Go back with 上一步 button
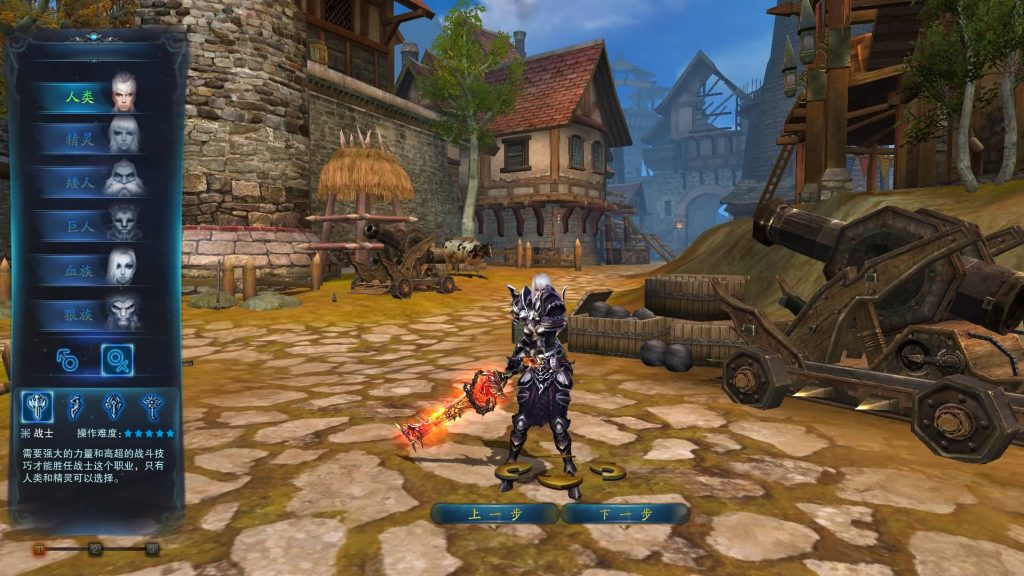This screenshot has height=576, width=1024. click(494, 514)
